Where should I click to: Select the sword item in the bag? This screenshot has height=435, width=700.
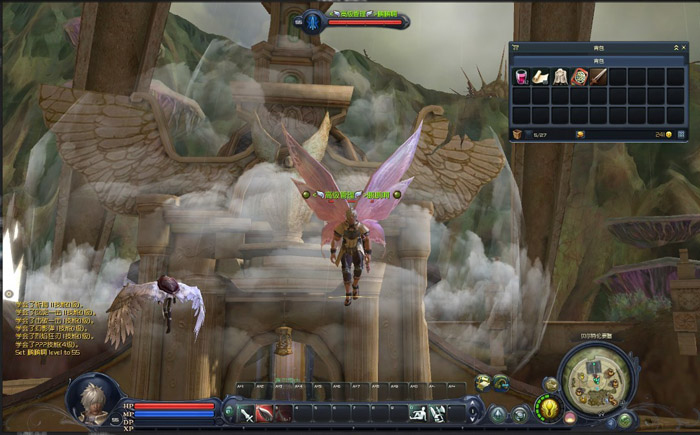click(x=598, y=76)
